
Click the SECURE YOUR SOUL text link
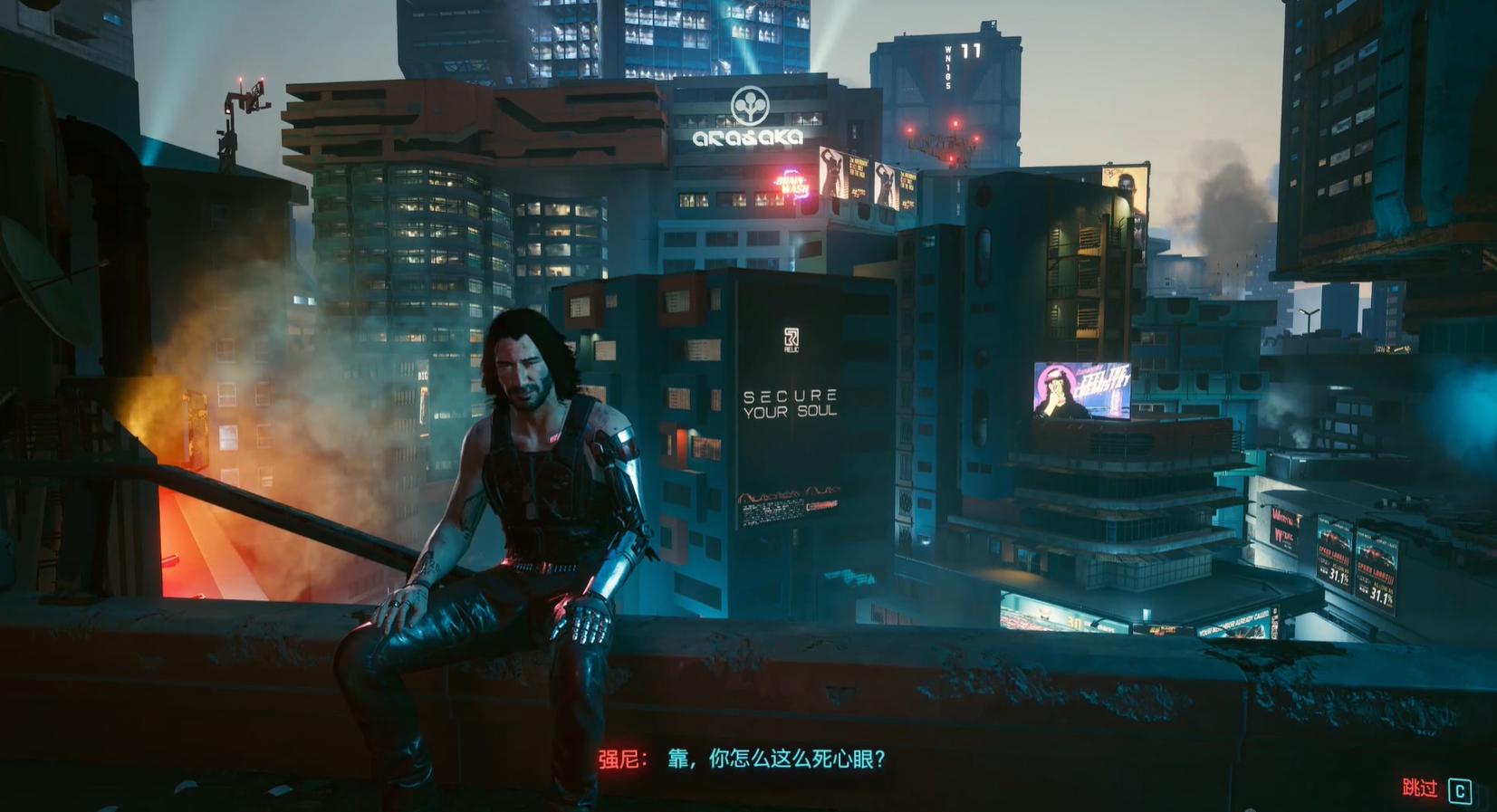pyautogui.click(x=790, y=402)
